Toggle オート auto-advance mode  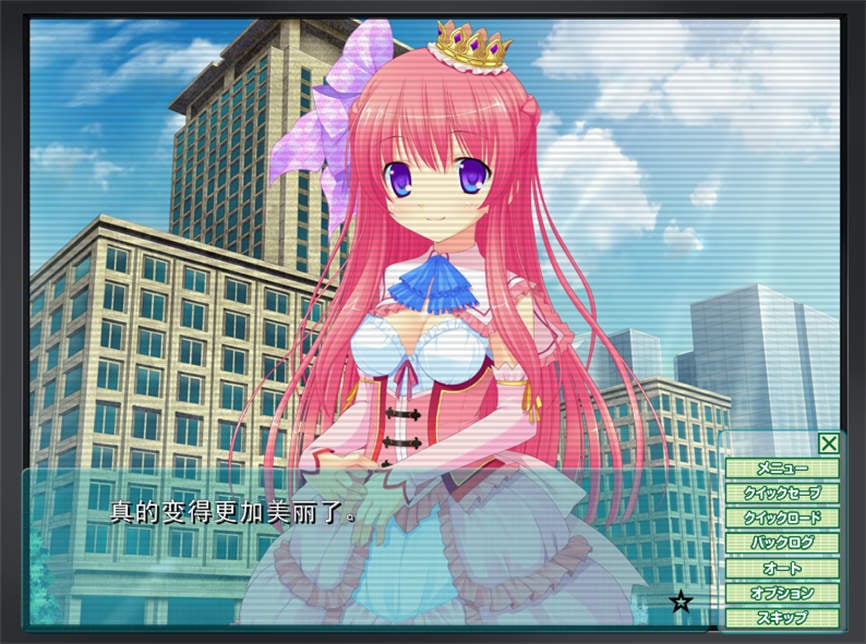point(782,568)
